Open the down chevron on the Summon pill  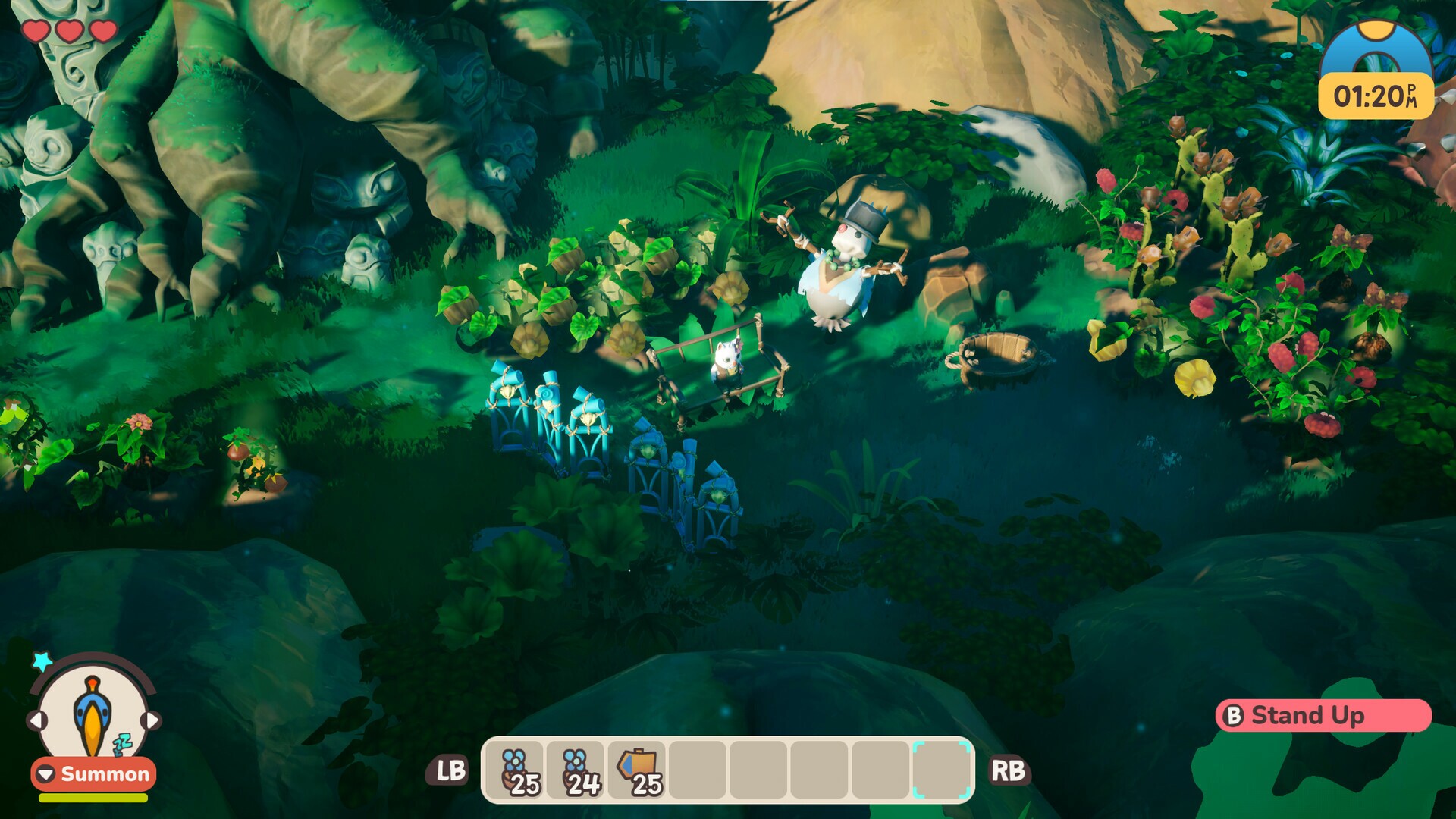coord(44,775)
